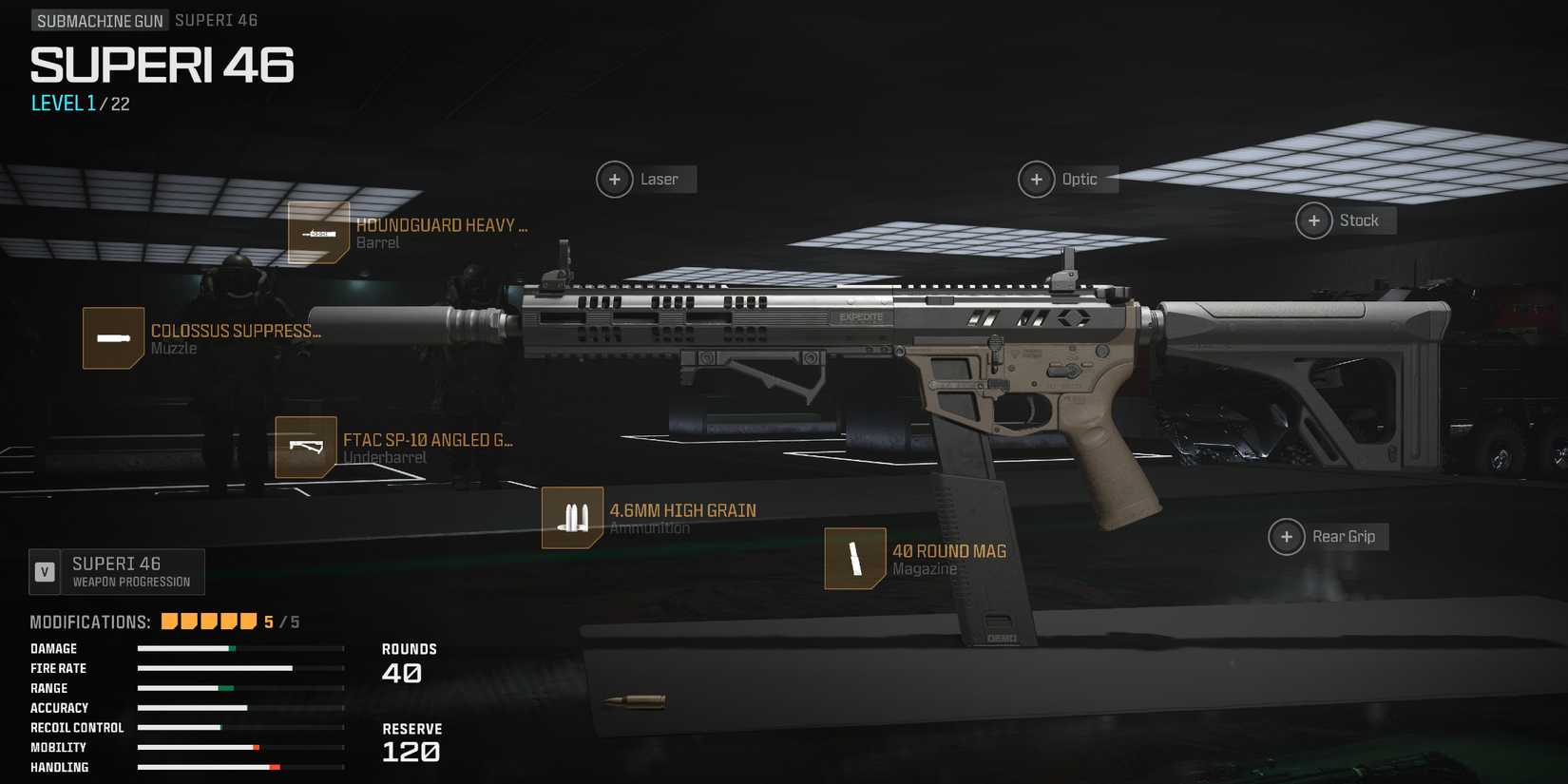Click the Recoil Control stat bar
Image resolution: width=1568 pixels, height=784 pixels.
pyautogui.click(x=240, y=727)
